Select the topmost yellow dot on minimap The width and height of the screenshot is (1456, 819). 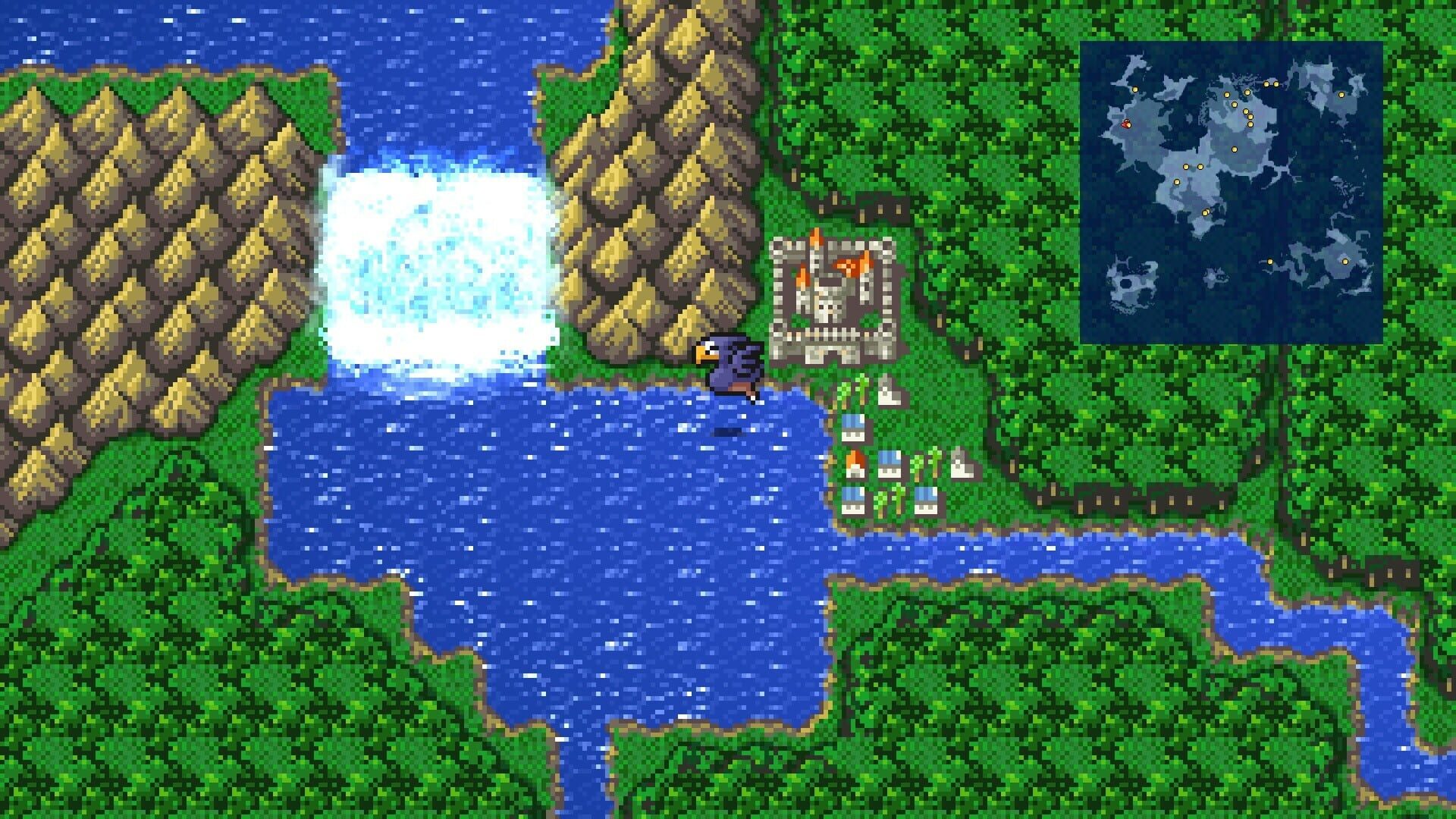tap(1265, 84)
